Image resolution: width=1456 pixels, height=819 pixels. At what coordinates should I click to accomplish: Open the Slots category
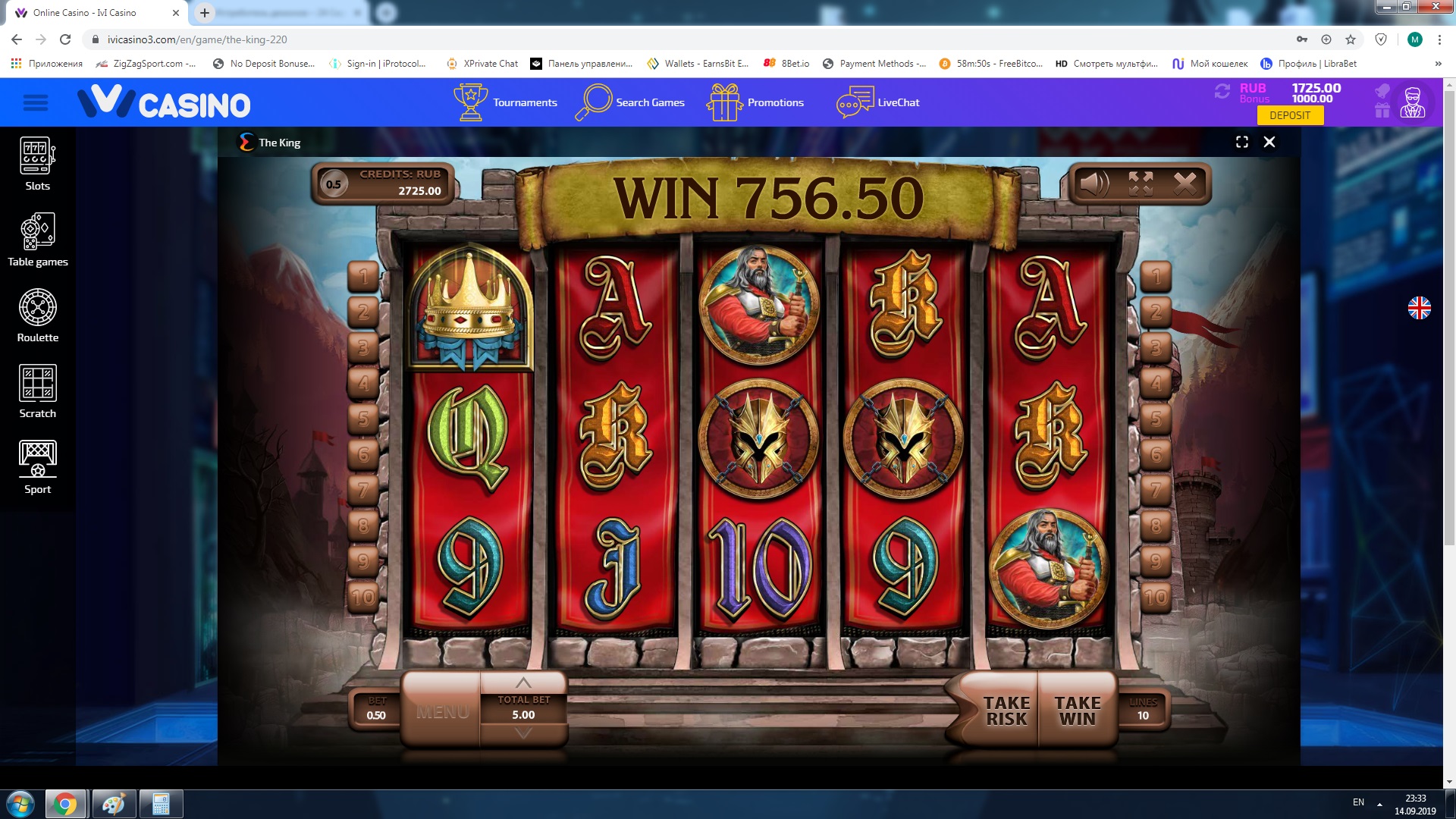click(x=37, y=165)
